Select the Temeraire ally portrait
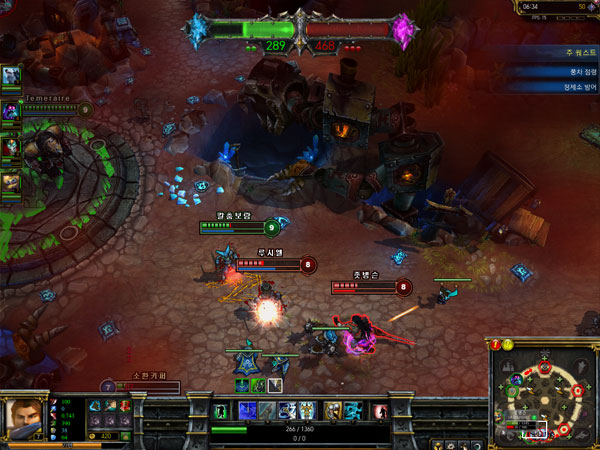 tap(11, 110)
